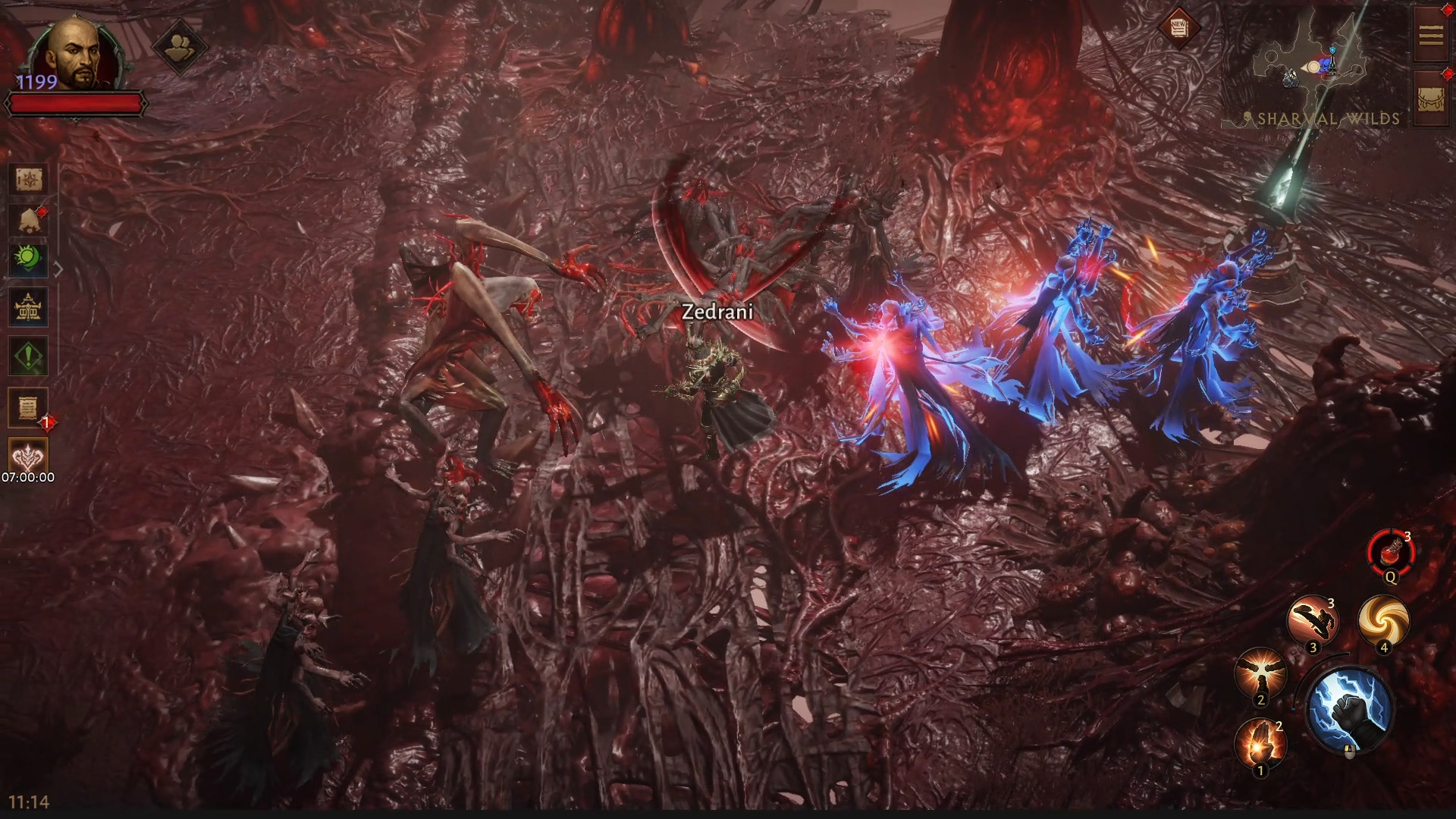Activate the three-fist burst skill
Viewport: 1456px width, 819px height.
point(1260,673)
